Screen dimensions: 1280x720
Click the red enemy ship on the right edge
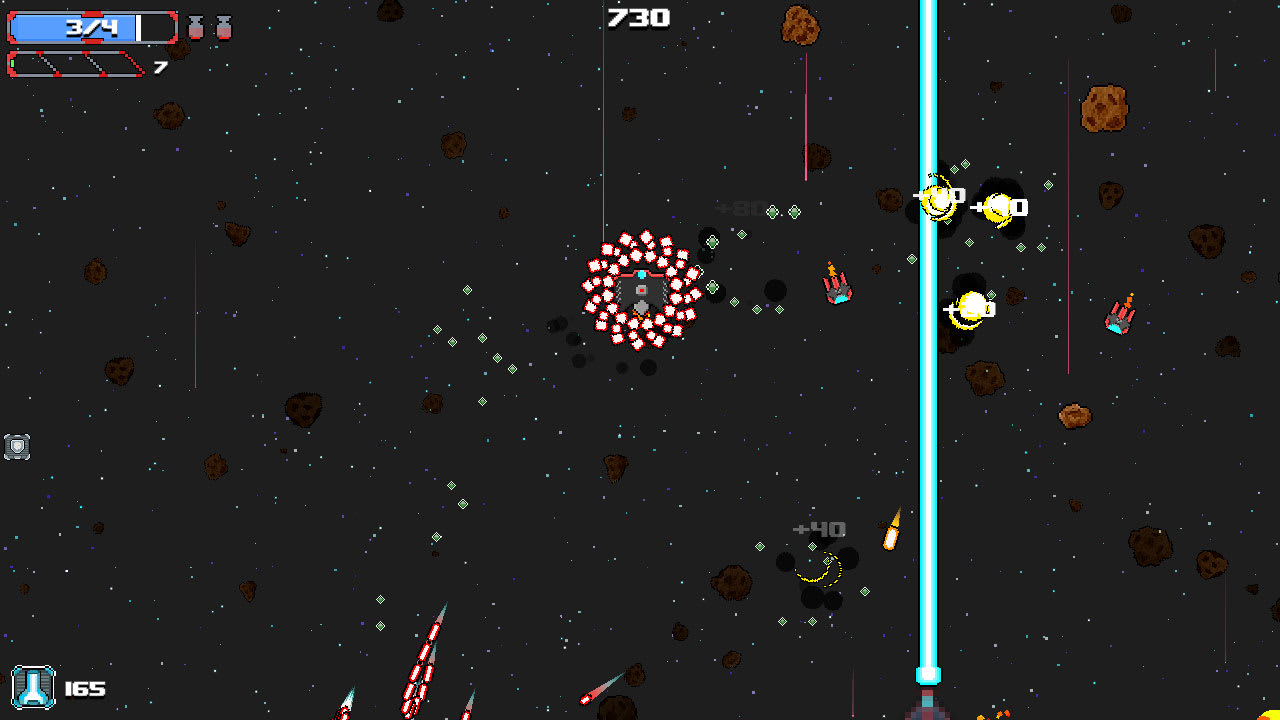pyautogui.click(x=1121, y=318)
